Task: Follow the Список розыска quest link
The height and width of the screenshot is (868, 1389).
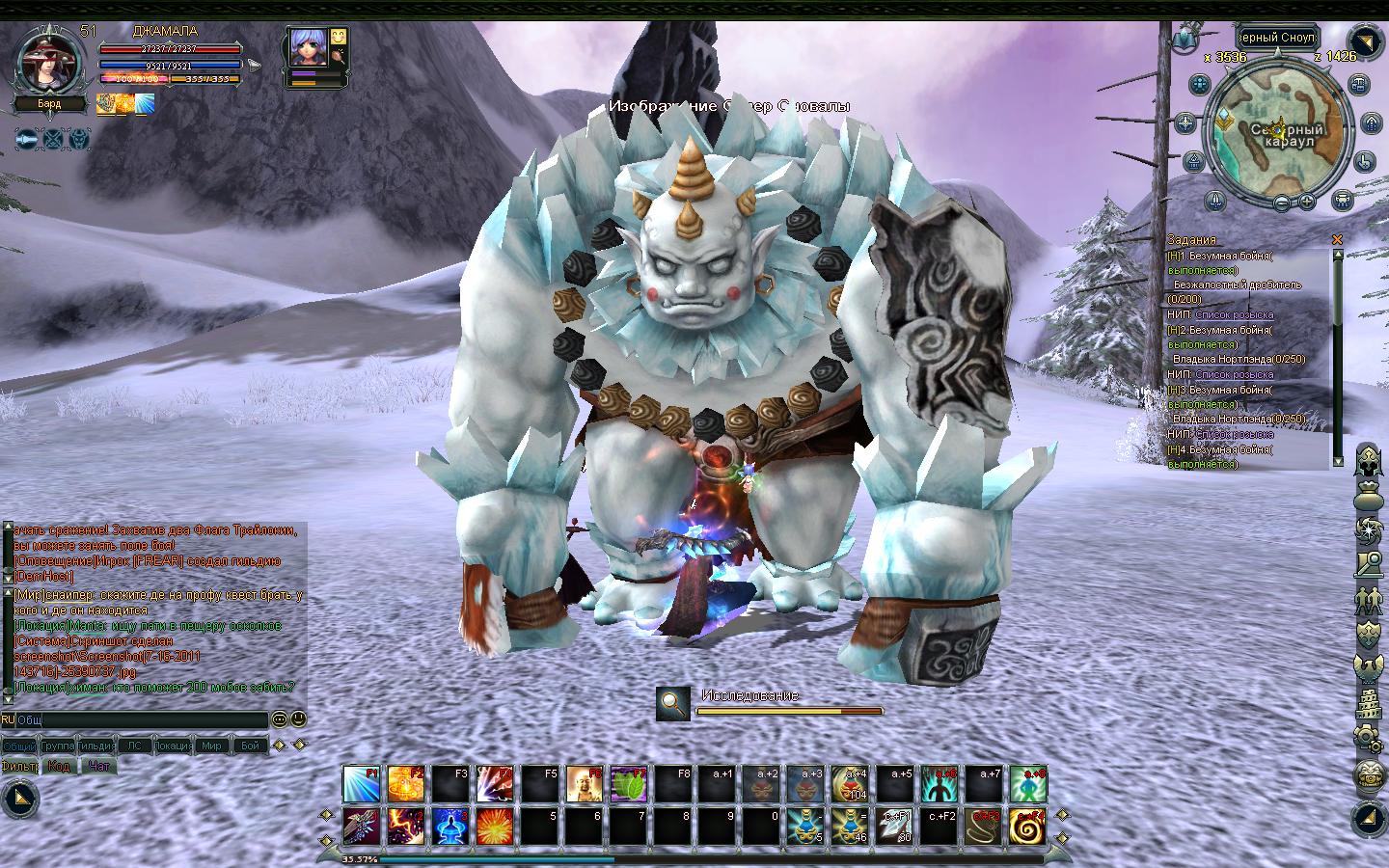Action: 1234,314
